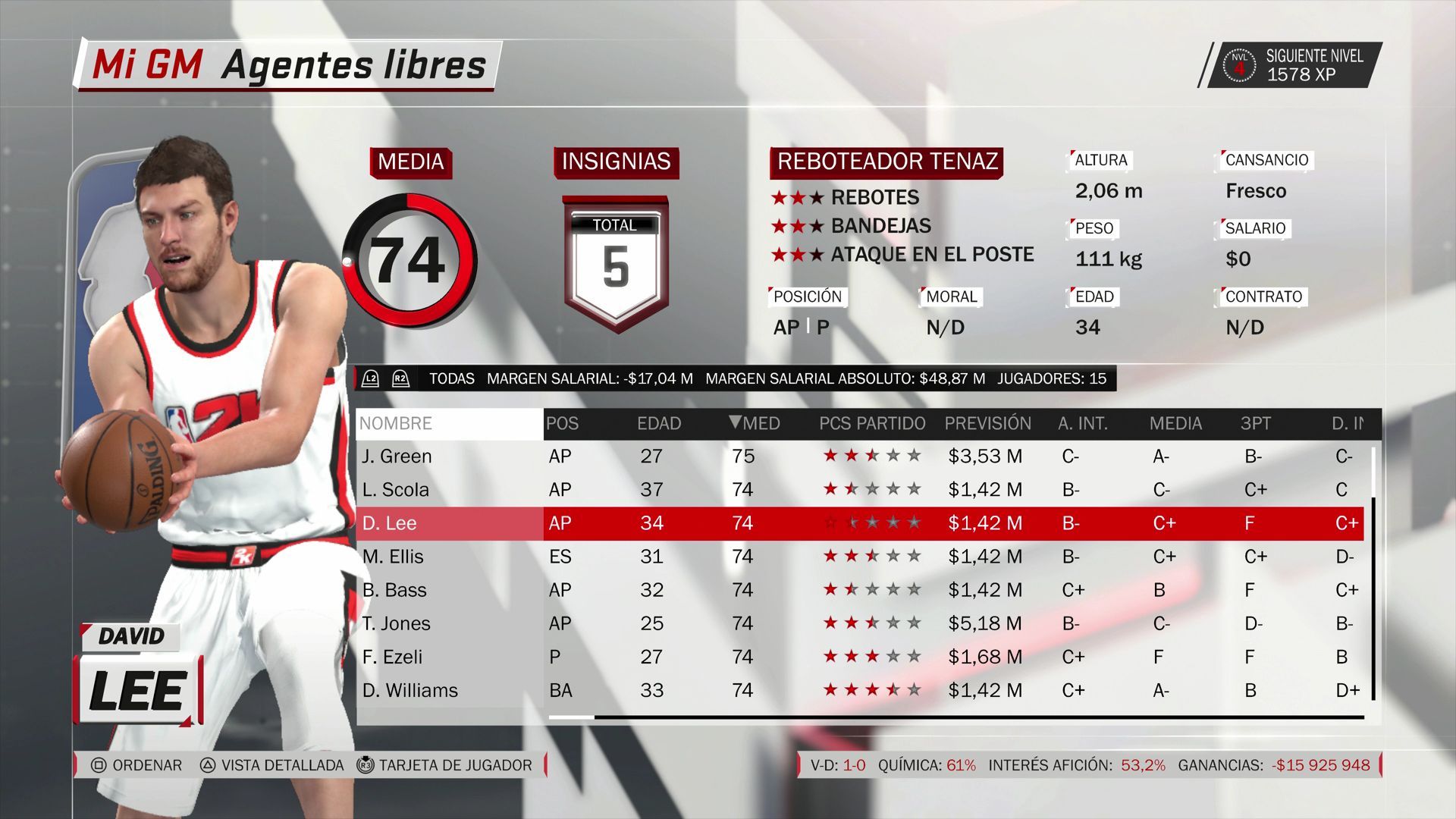Screen dimensions: 1456x819
Task: Click the TODAS position filter
Action: [451, 378]
